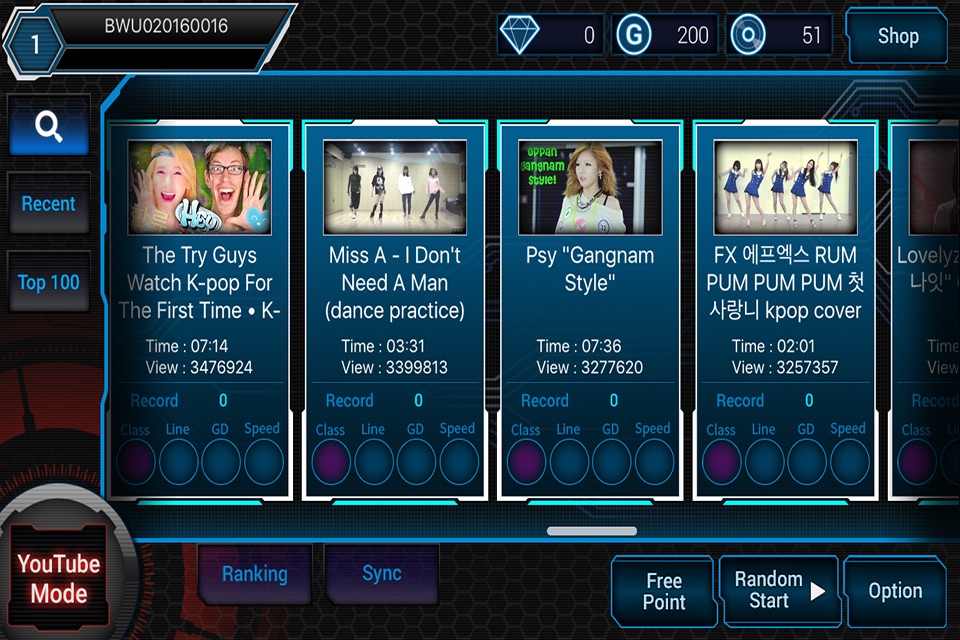Open the Option menu

click(895, 591)
